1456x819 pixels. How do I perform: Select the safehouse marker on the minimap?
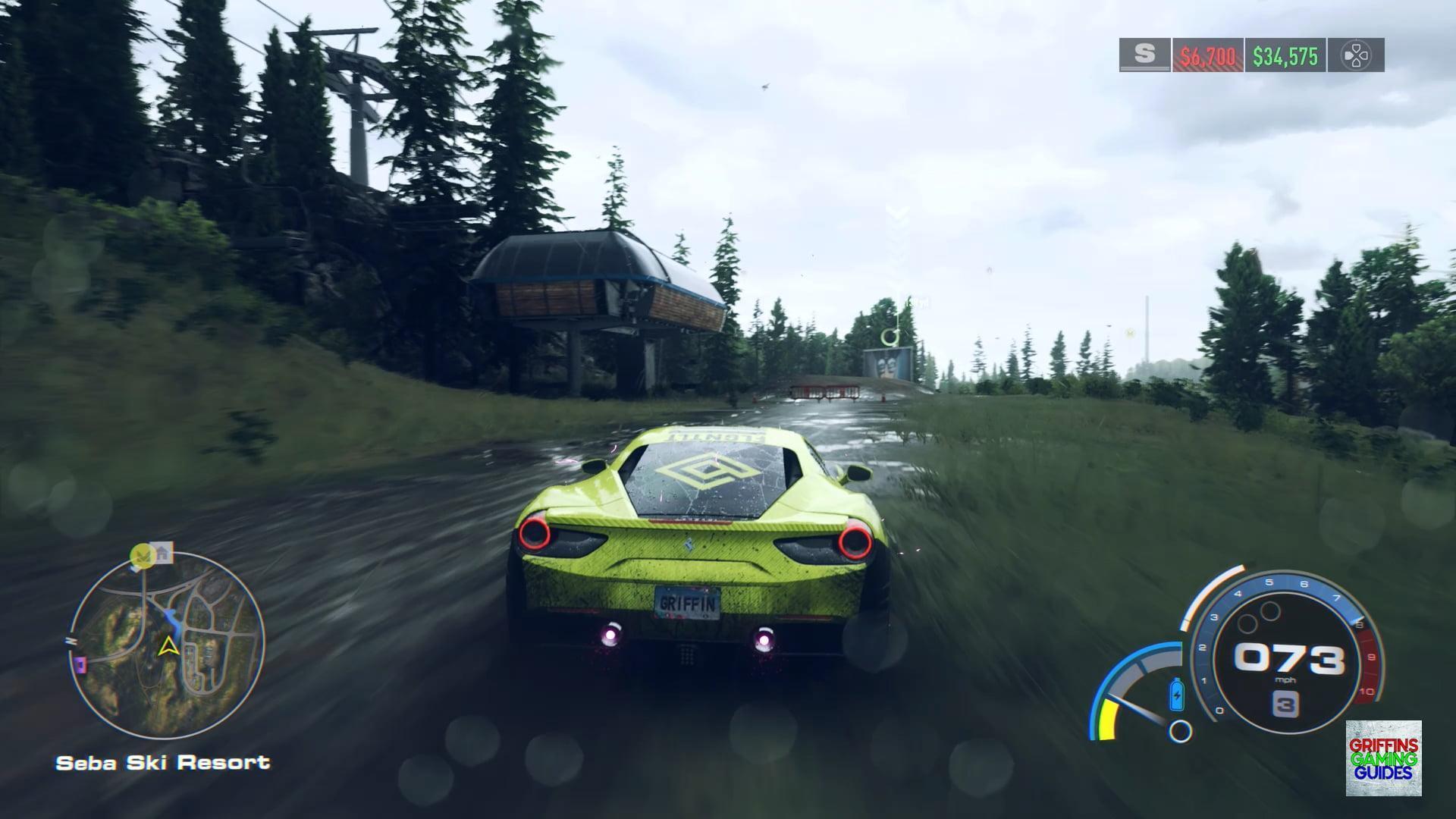coord(162,553)
